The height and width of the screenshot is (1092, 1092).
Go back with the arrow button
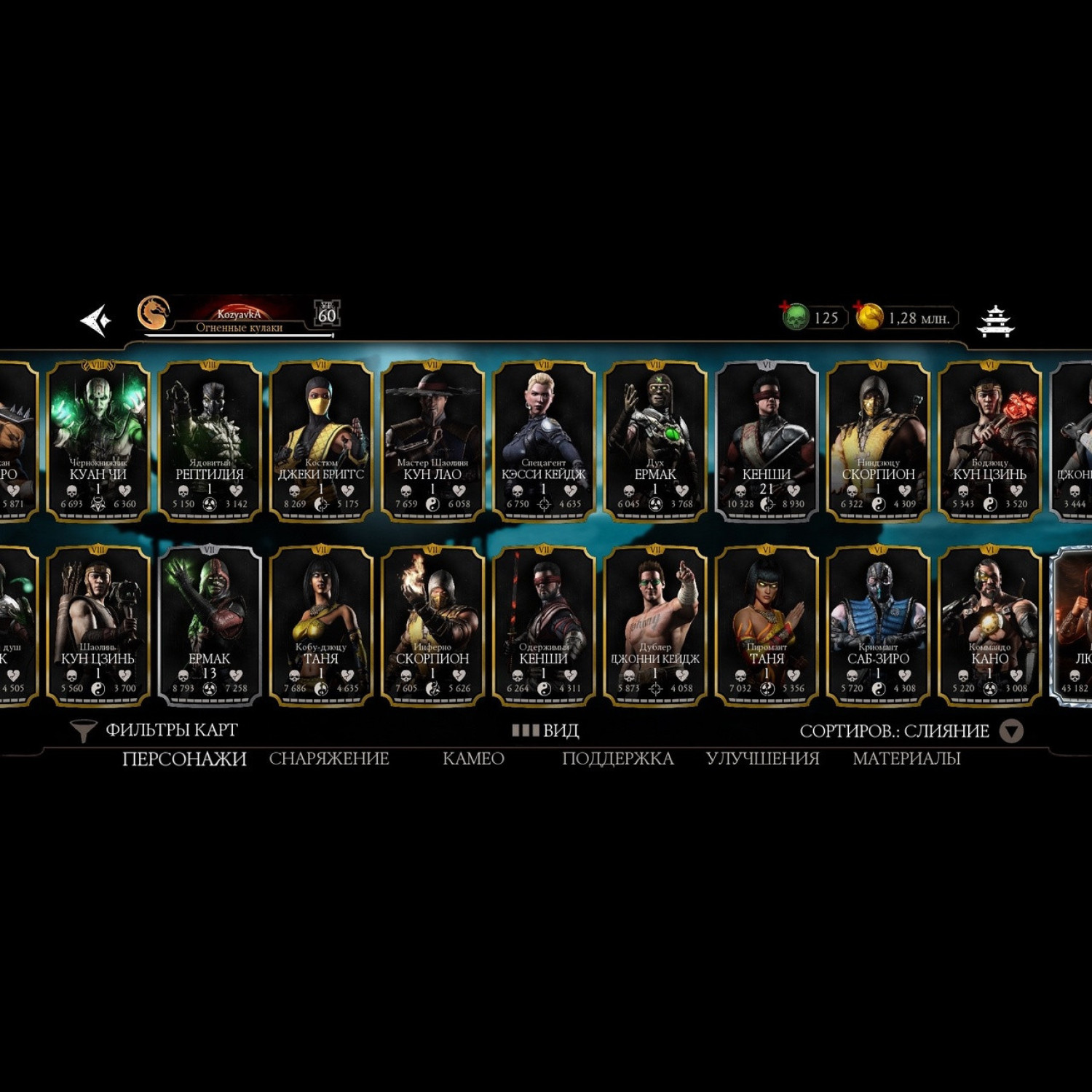pos(96,320)
